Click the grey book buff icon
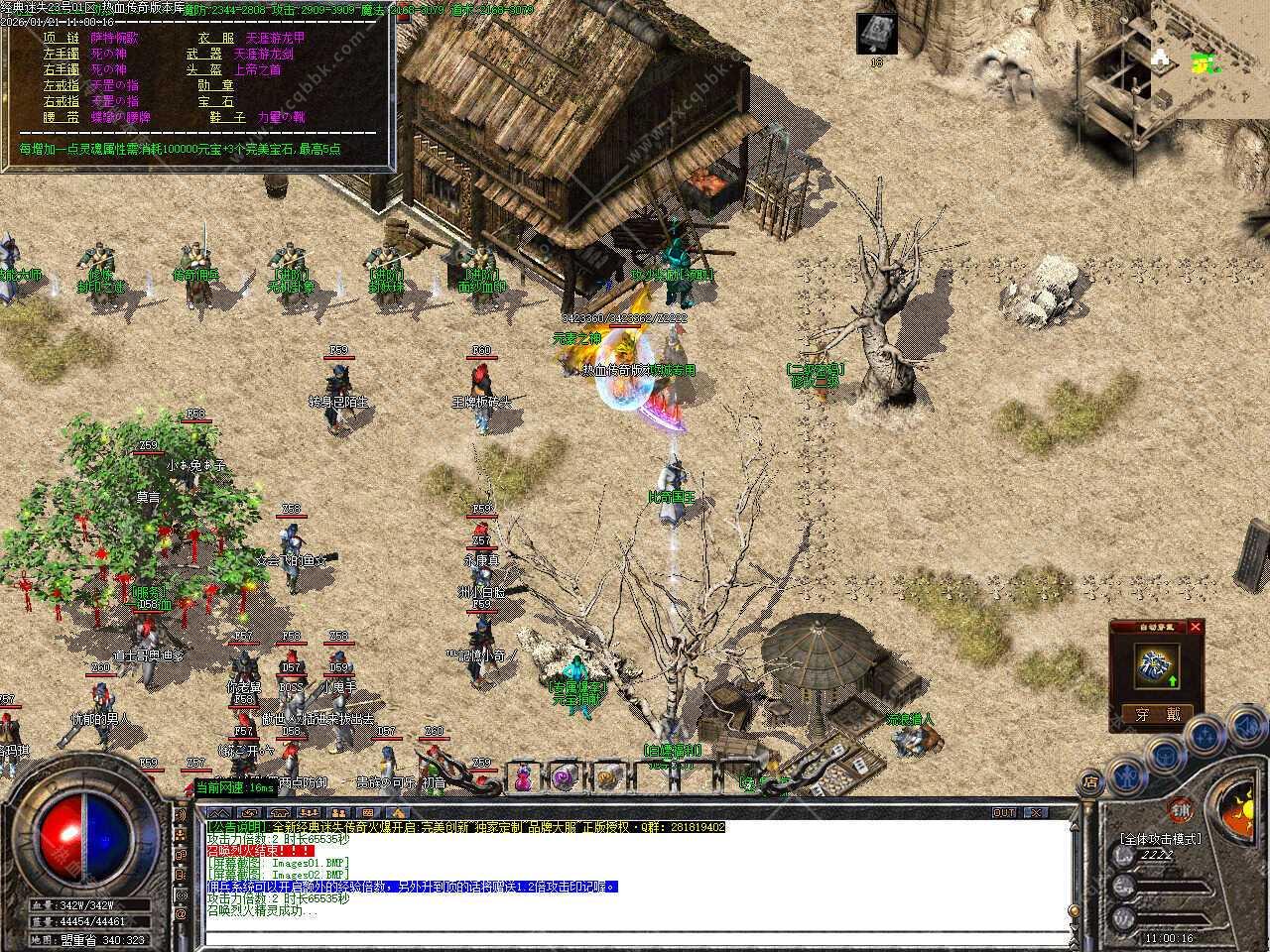Viewport: 1270px width, 952px height. tap(877, 34)
